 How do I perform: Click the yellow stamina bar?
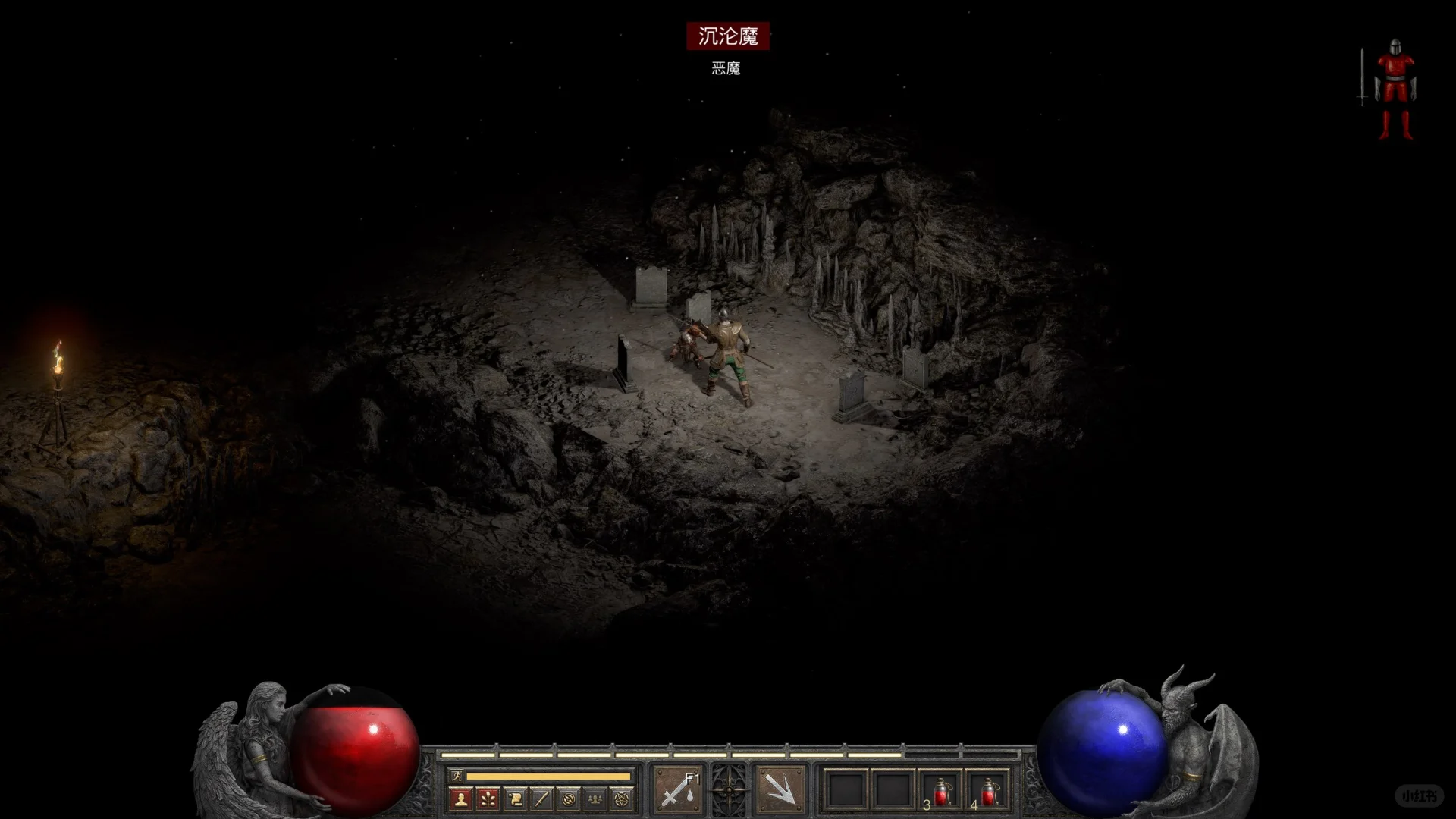coord(549,775)
